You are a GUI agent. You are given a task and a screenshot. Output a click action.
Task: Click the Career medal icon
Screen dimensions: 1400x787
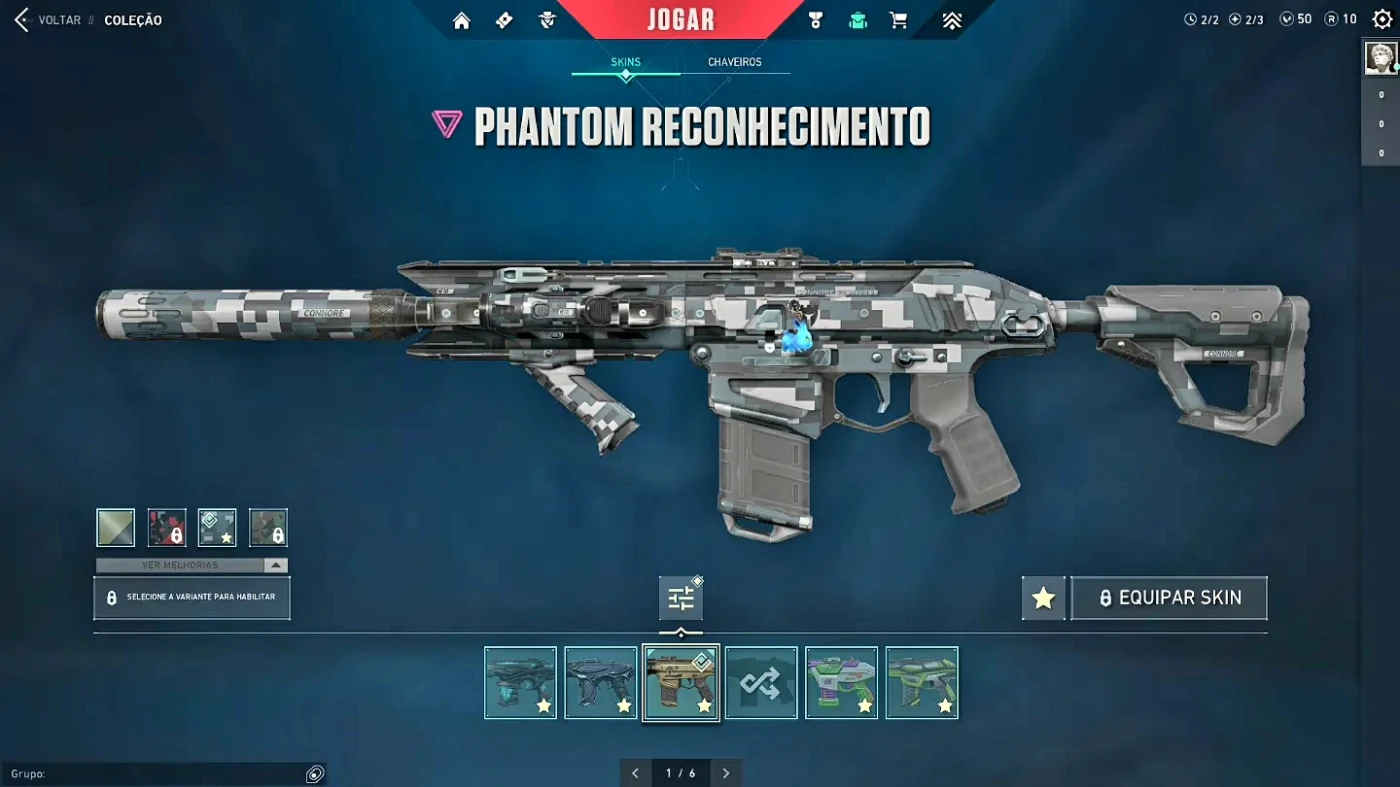(815, 19)
